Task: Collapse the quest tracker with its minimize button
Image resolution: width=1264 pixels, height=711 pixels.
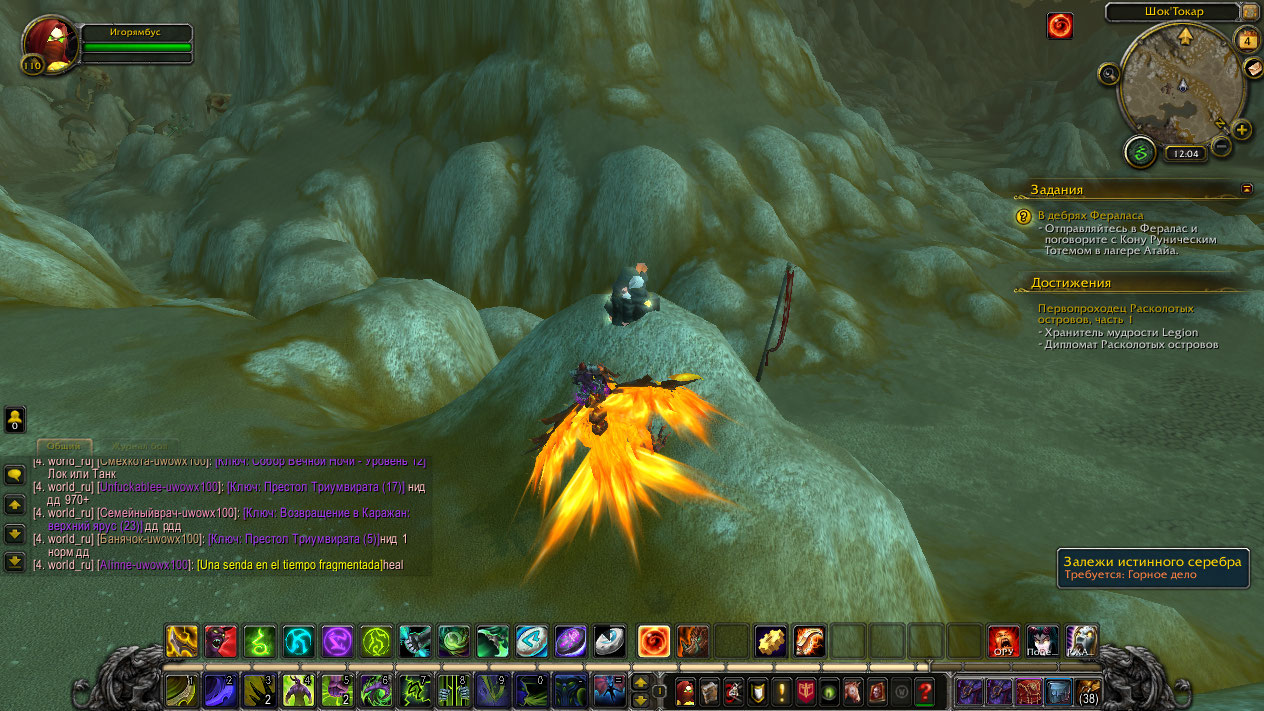Action: (1247, 188)
